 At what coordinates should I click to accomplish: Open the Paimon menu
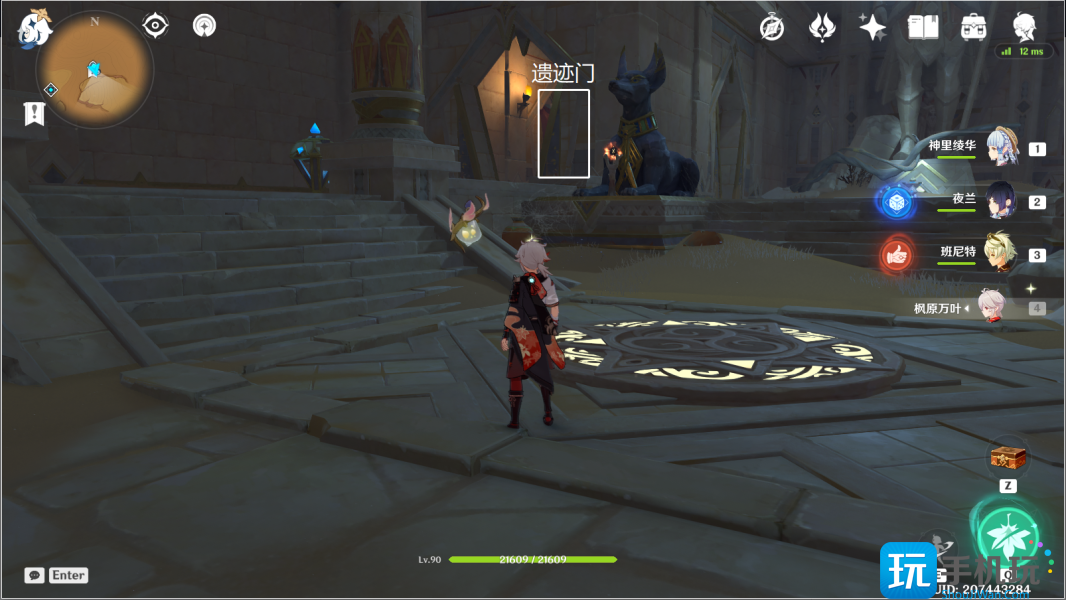tap(34, 28)
